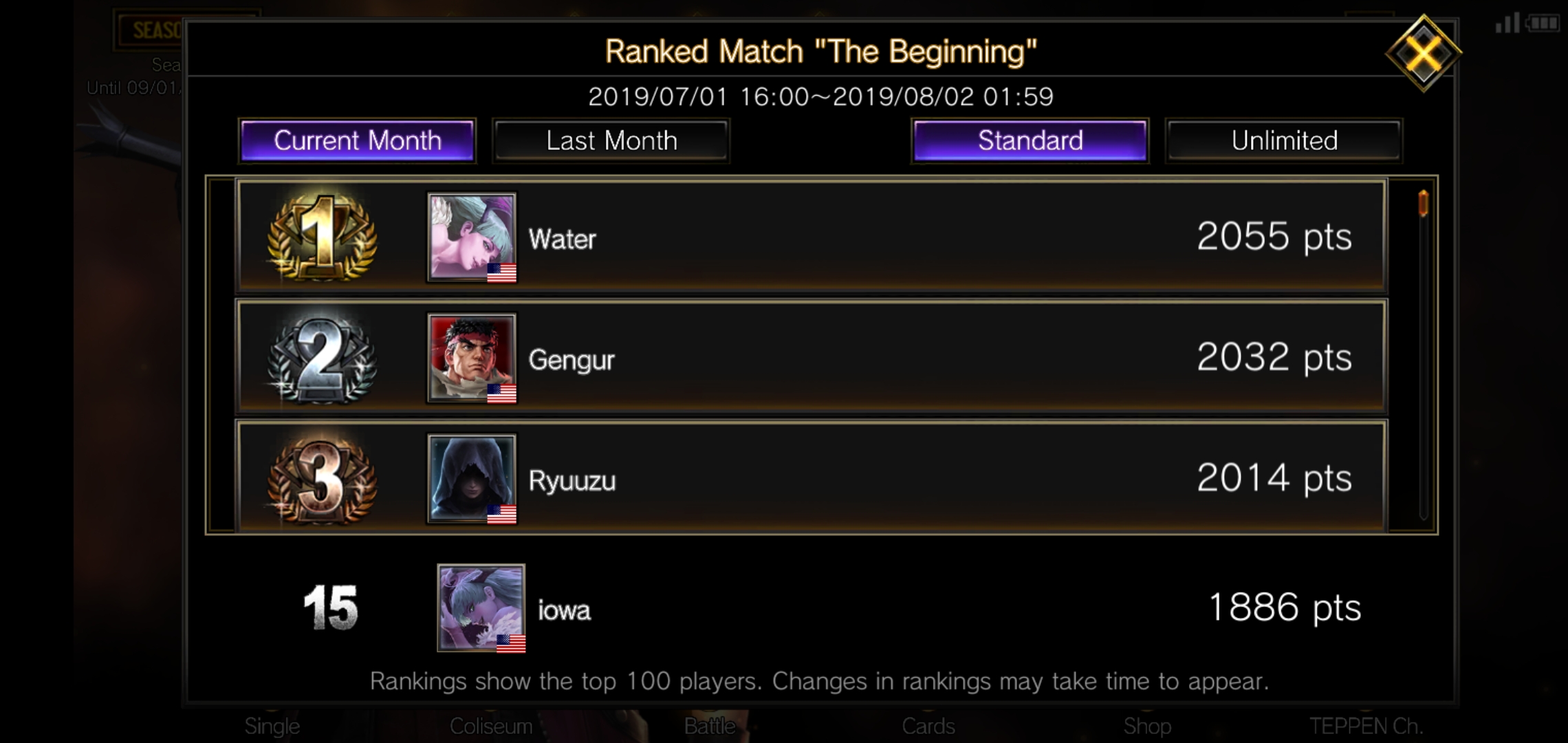Switch to Last Month rankings
Image resolution: width=1568 pixels, height=743 pixels.
[611, 140]
